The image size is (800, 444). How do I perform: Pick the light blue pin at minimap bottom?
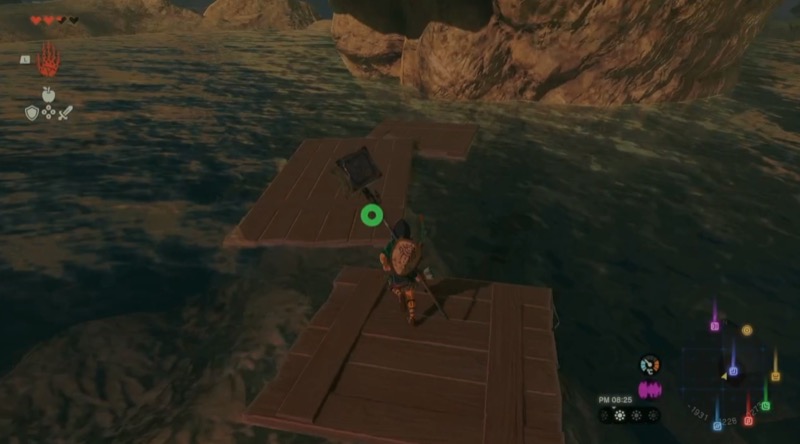[x=717, y=425]
